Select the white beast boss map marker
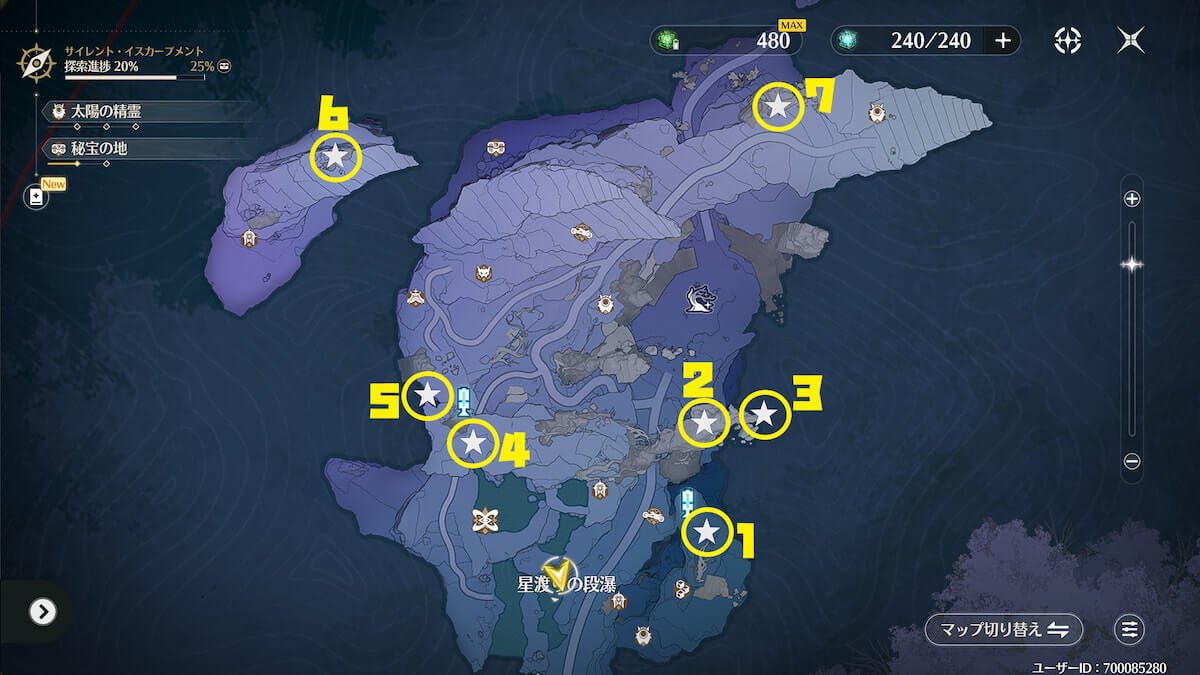This screenshot has height=675, width=1200. tap(700, 297)
